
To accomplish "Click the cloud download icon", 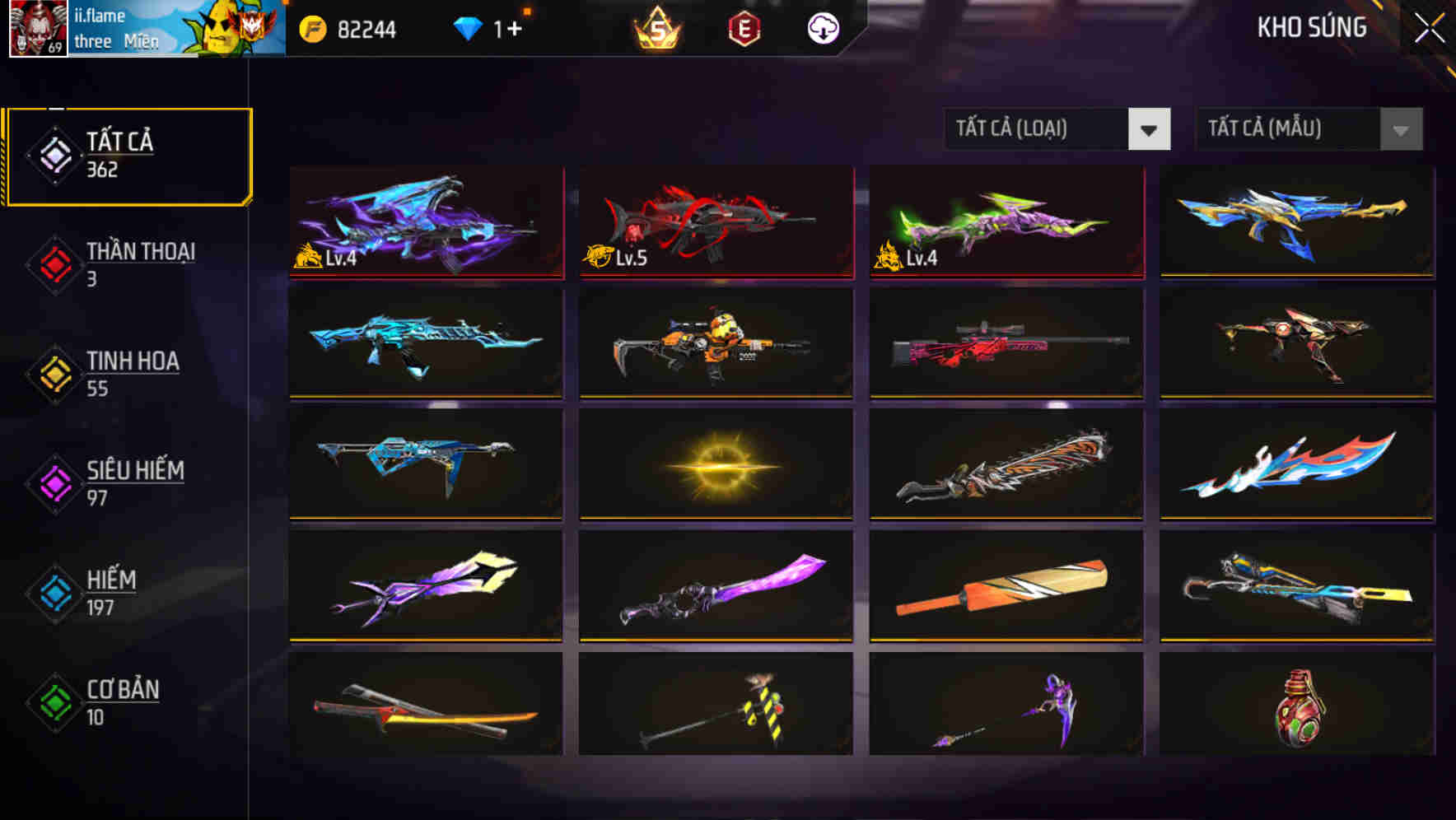I will point(821,30).
